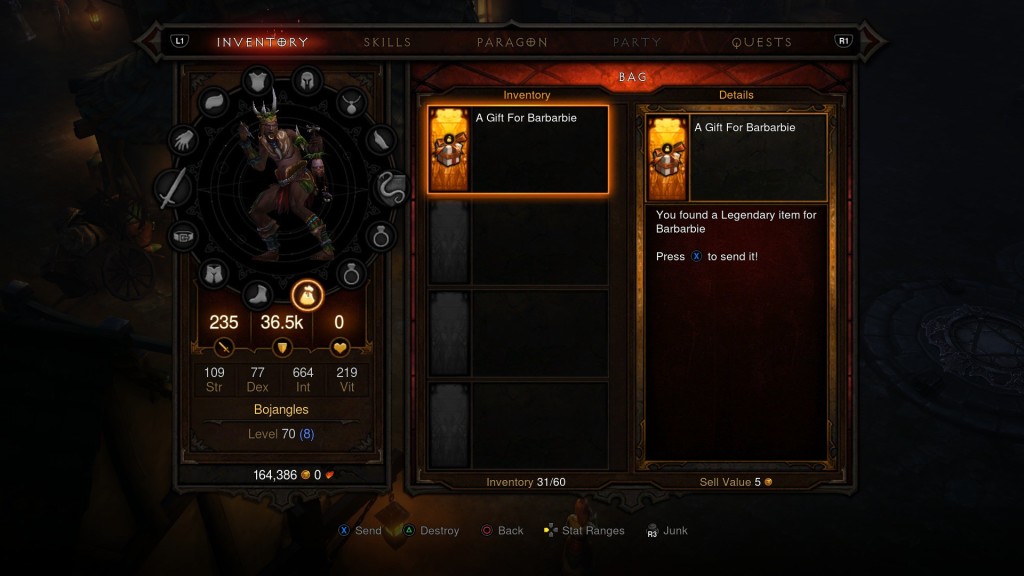Screen dimensions: 1024x576
Task: Open the pants equipment slot
Action: pyautogui.click(x=214, y=273)
